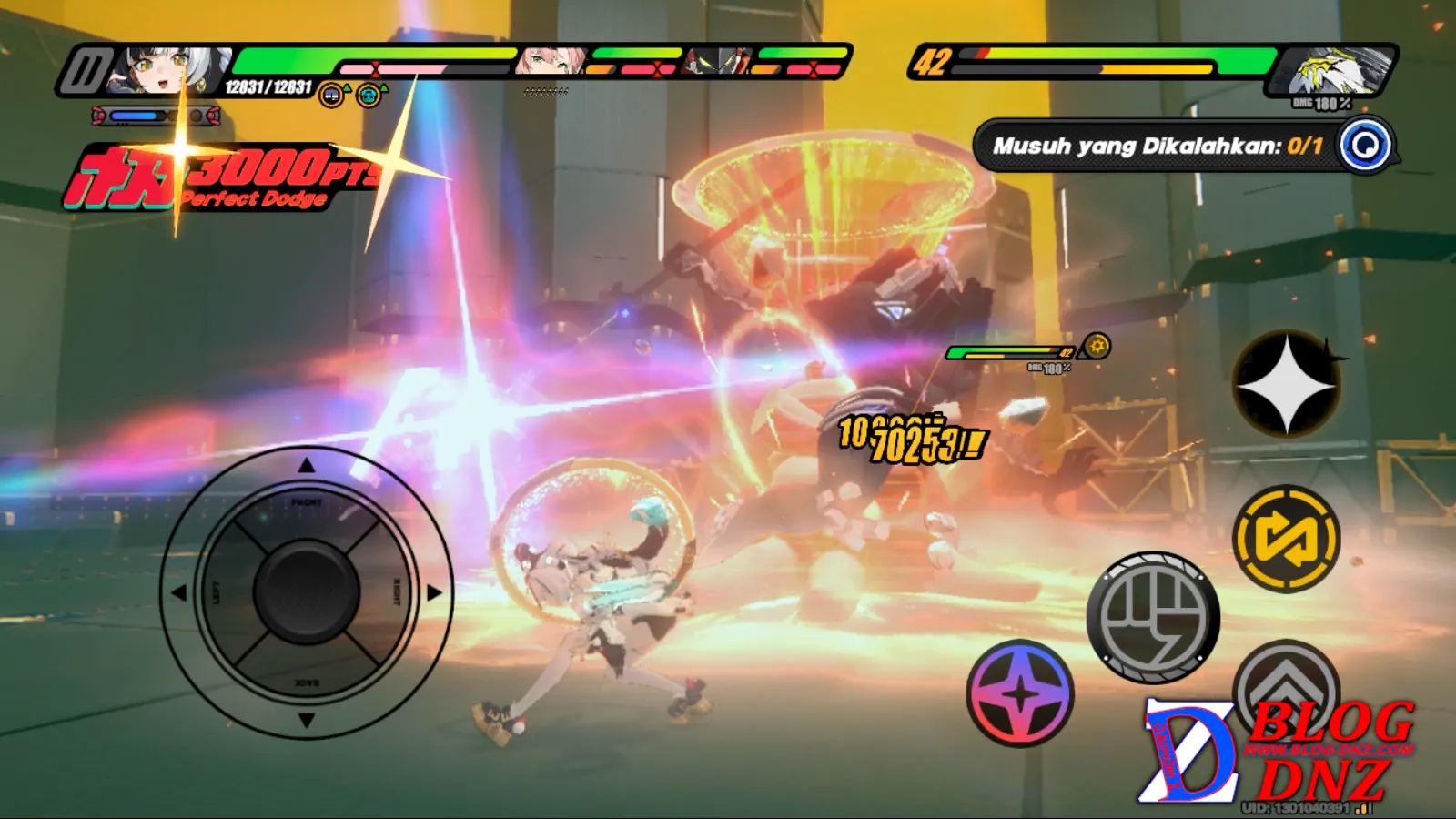Screen dimensions: 1456x819
Task: Click the joystick's down arrow
Action: (307, 720)
